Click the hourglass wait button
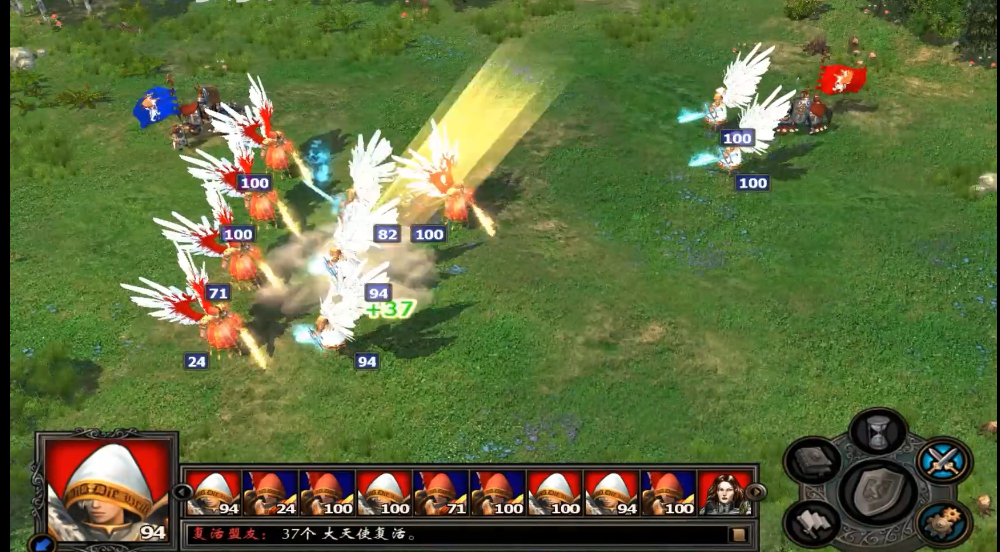 pos(877,432)
